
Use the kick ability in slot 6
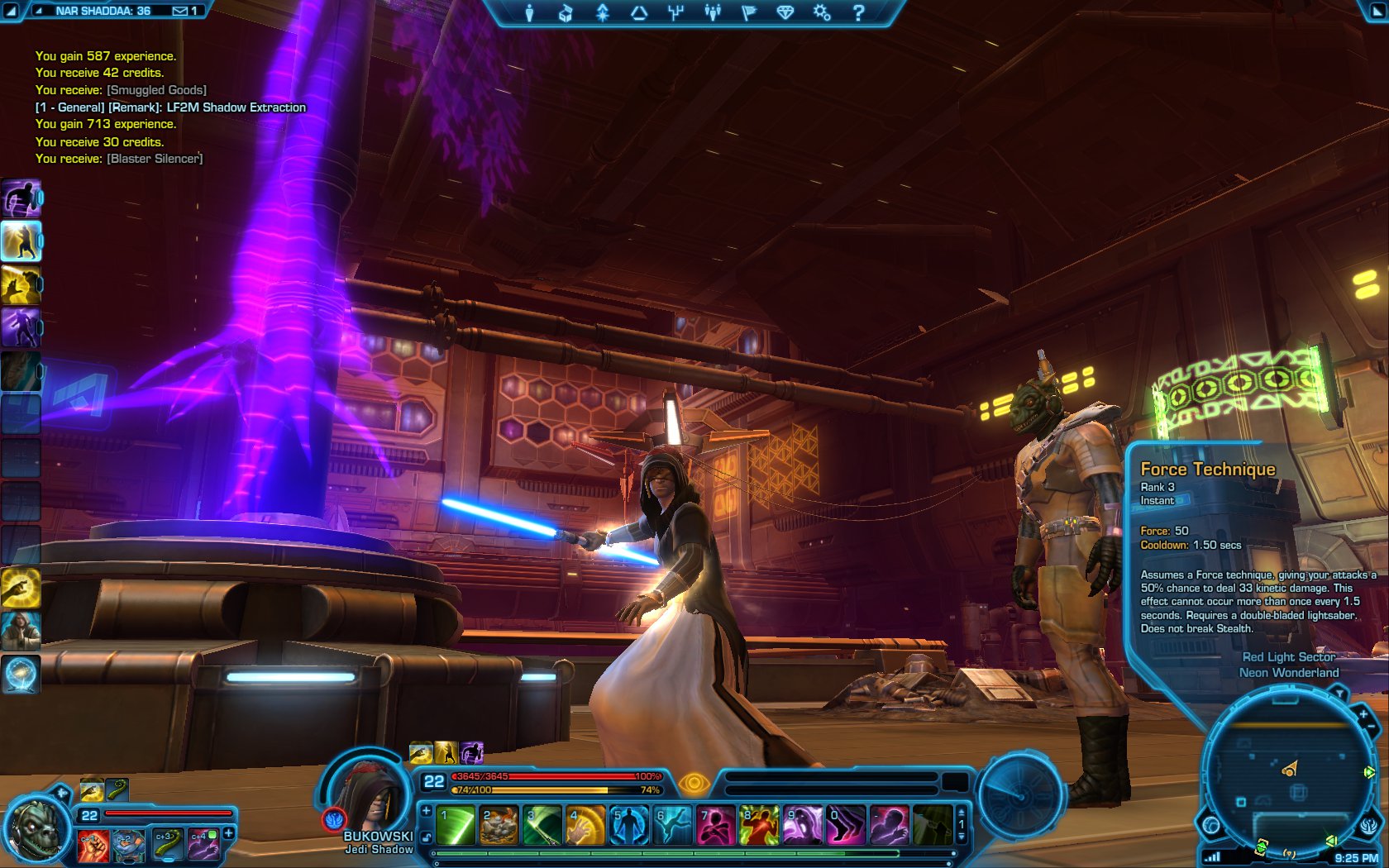point(671,825)
